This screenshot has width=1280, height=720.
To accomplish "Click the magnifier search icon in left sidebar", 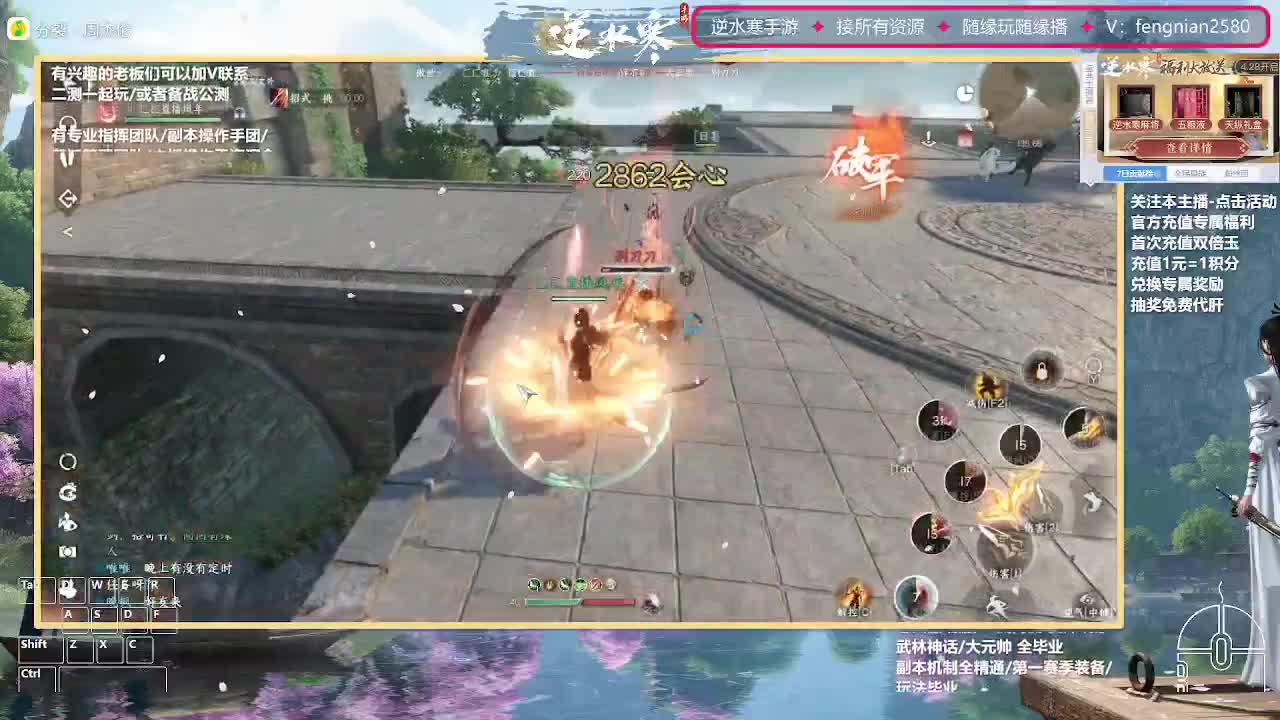I will [x=67, y=463].
